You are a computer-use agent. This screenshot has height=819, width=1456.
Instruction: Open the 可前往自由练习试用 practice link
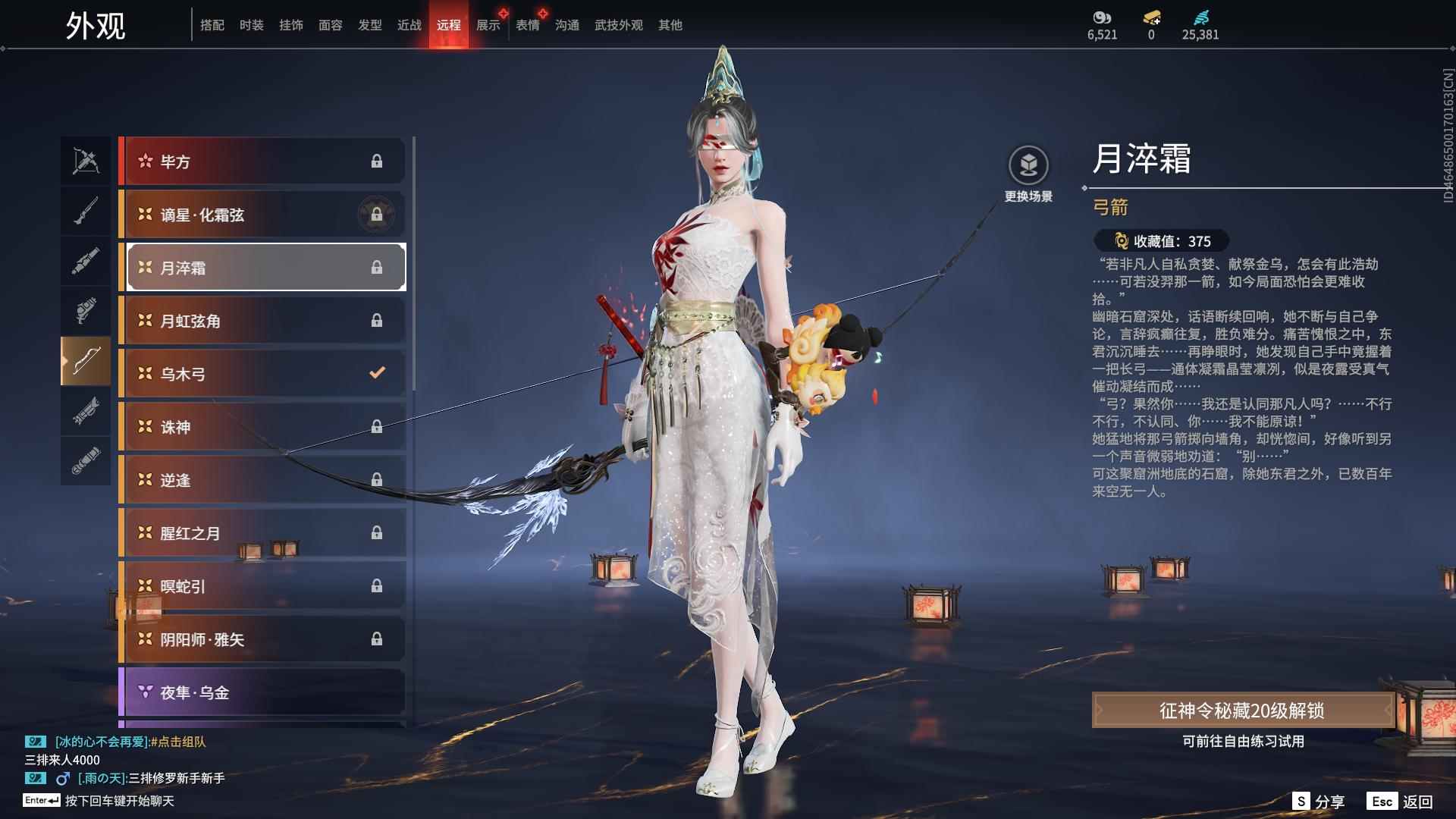coord(1243,742)
